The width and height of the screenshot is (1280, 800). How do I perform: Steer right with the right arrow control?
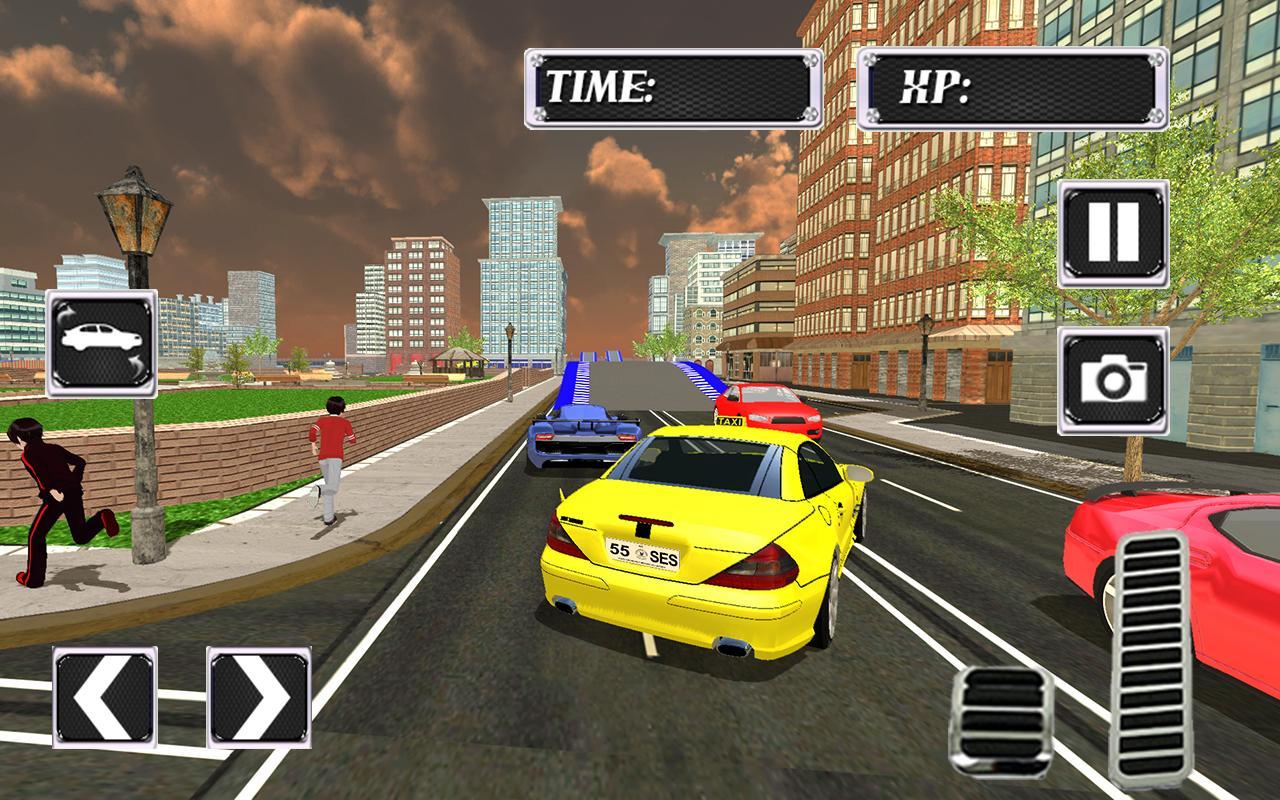253,695
